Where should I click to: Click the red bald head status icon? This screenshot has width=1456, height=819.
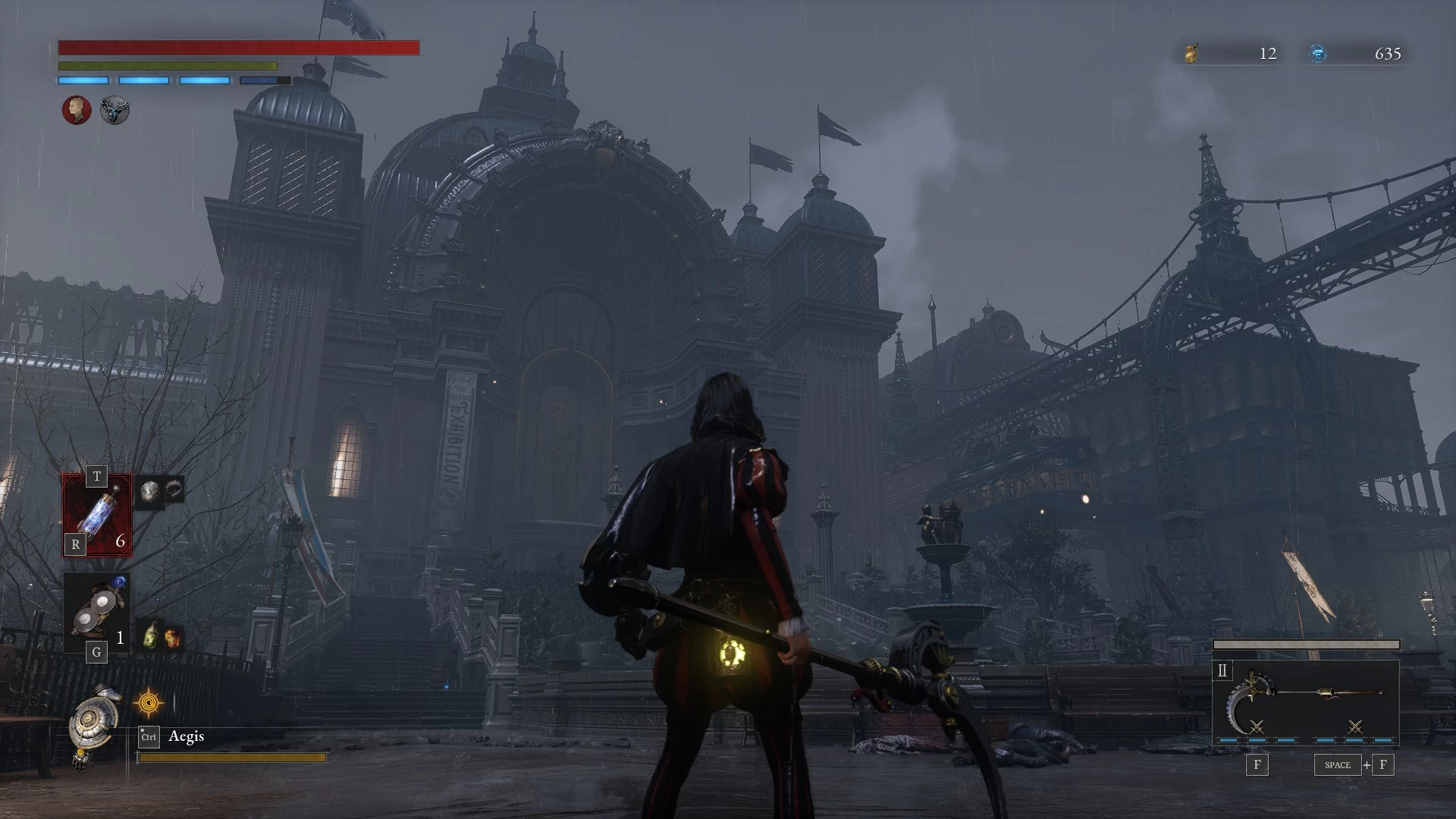[x=77, y=110]
